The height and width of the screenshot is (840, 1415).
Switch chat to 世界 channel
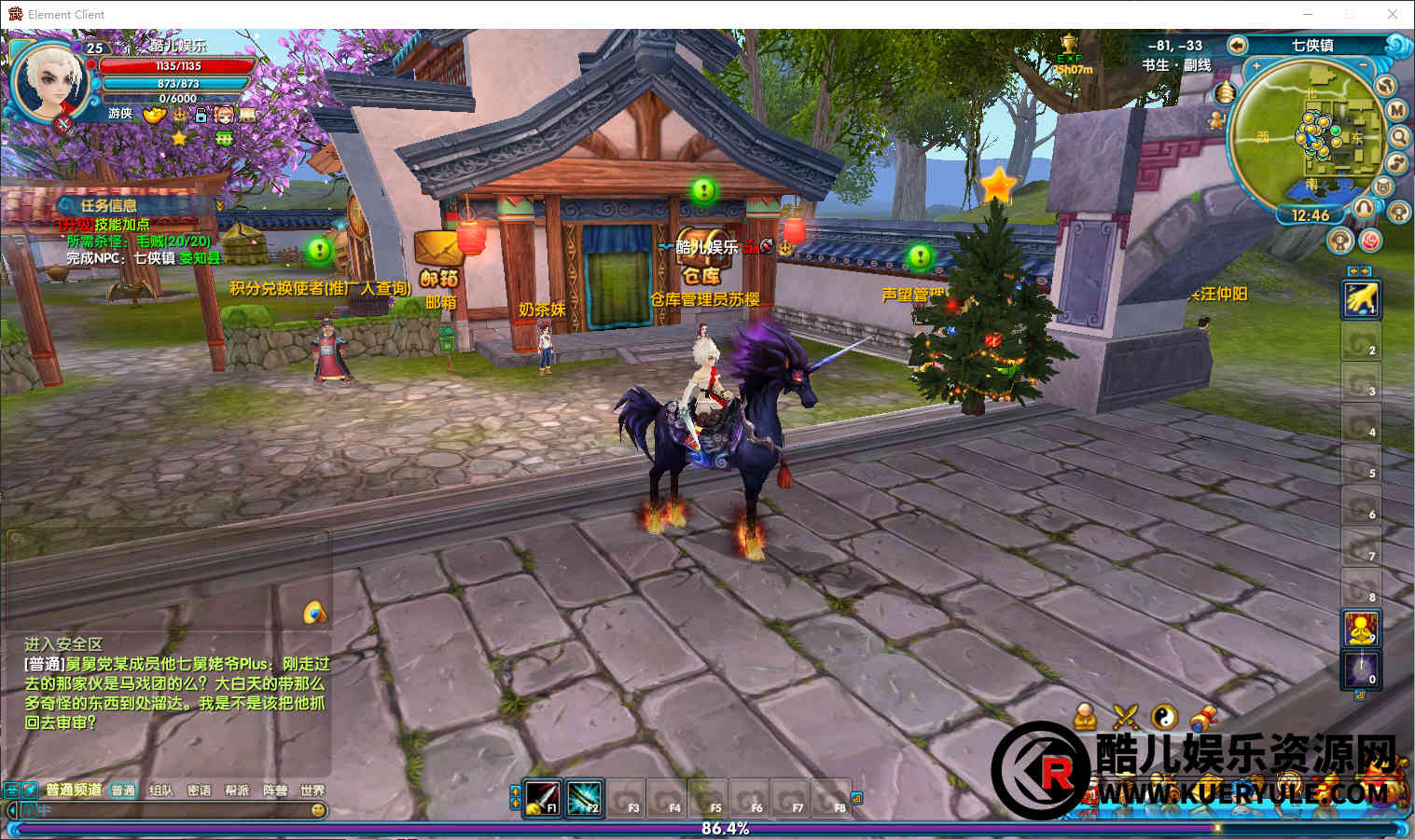pos(312,790)
